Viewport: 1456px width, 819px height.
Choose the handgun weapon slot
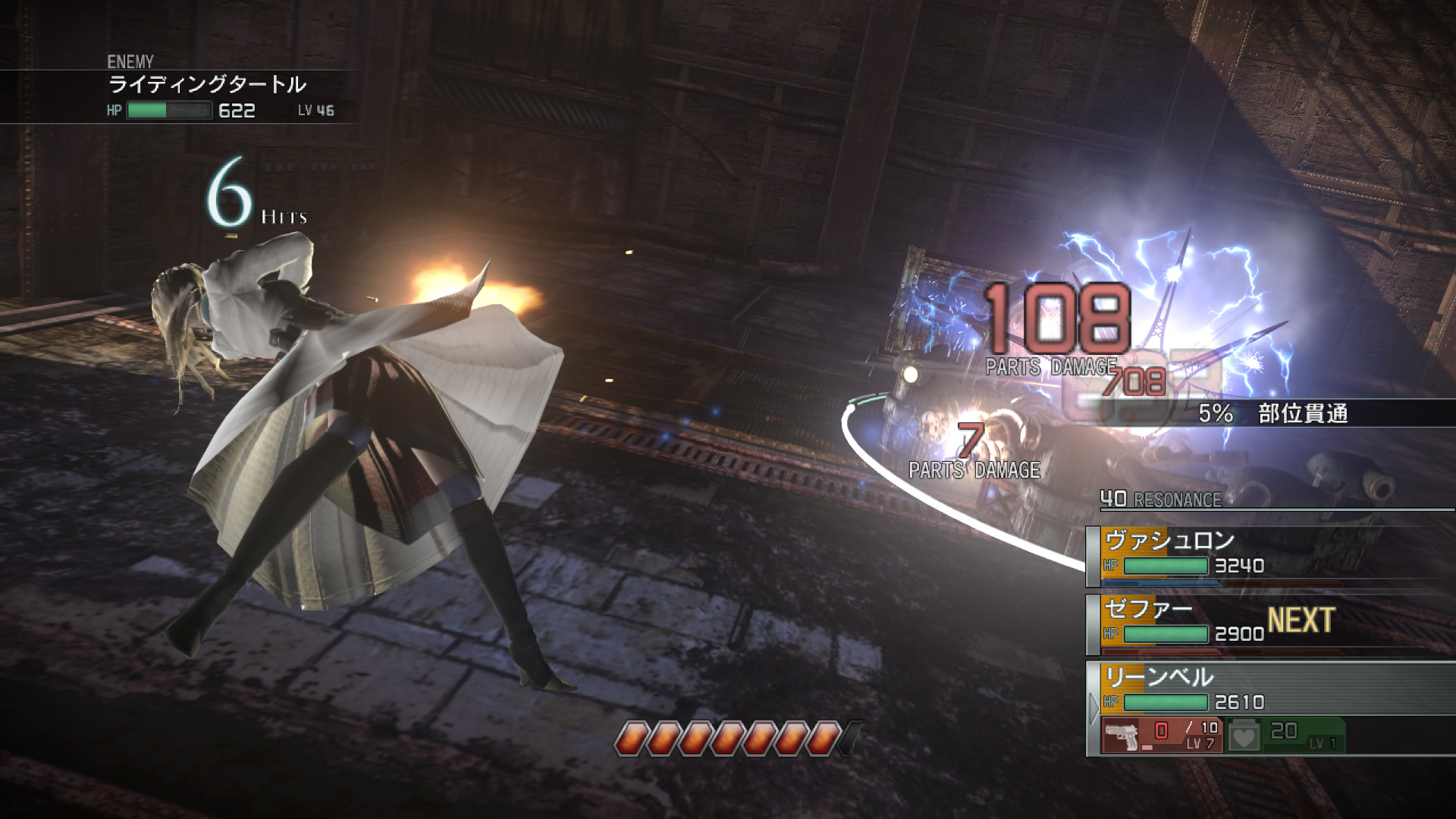point(1161,735)
